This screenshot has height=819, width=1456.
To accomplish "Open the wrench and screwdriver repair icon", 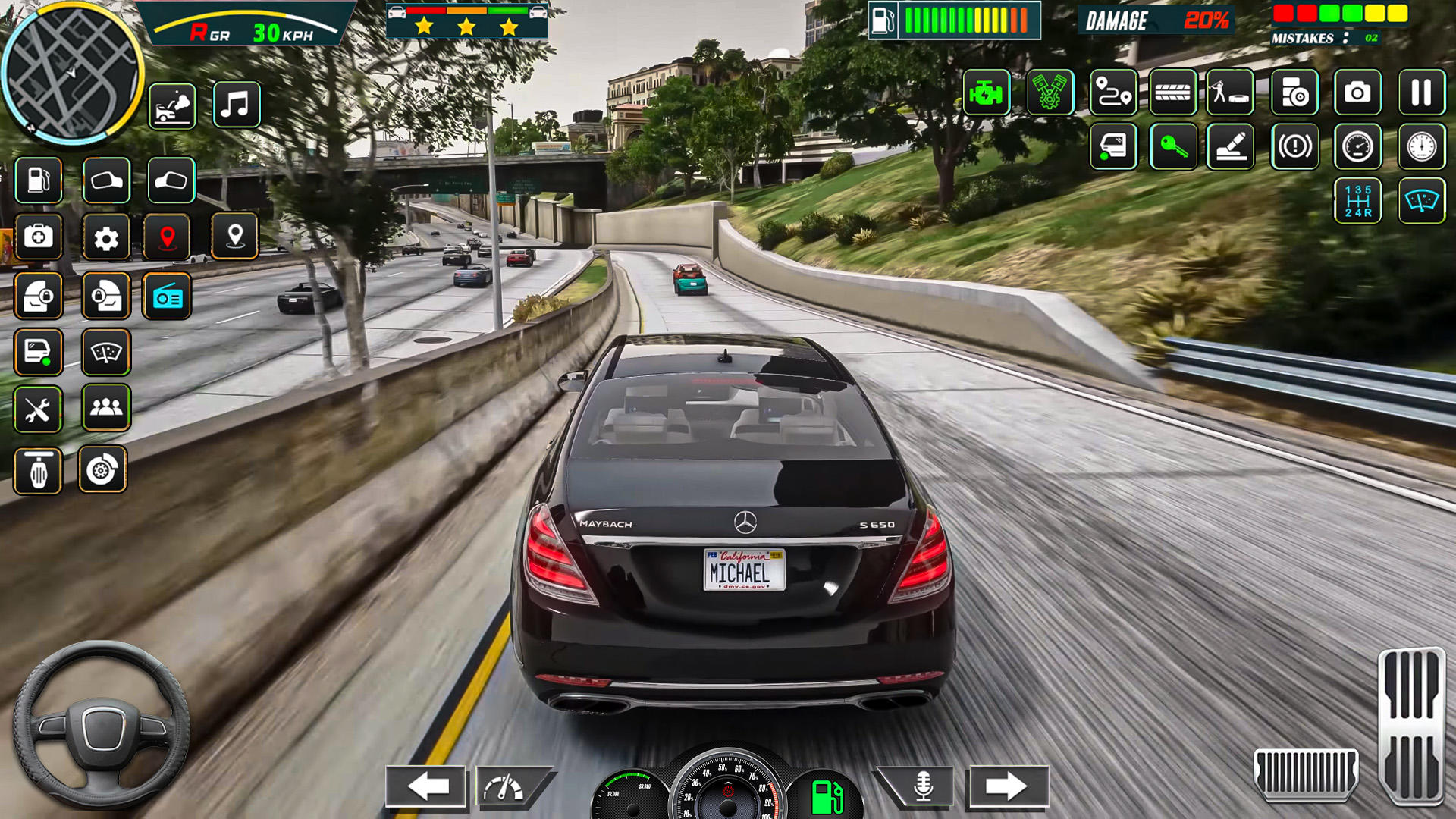I will click(x=37, y=410).
